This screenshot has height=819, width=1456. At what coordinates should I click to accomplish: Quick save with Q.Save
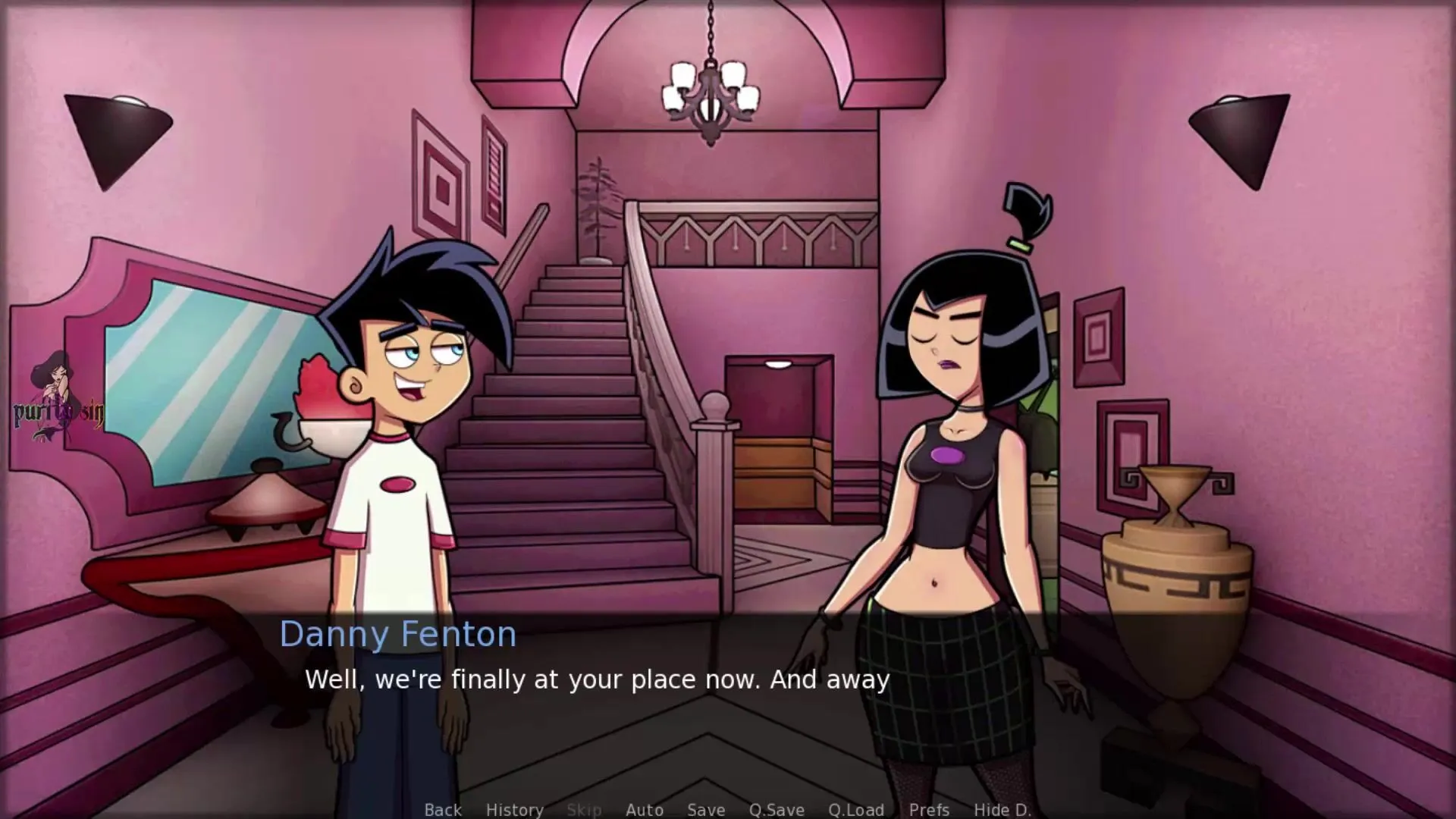(777, 809)
